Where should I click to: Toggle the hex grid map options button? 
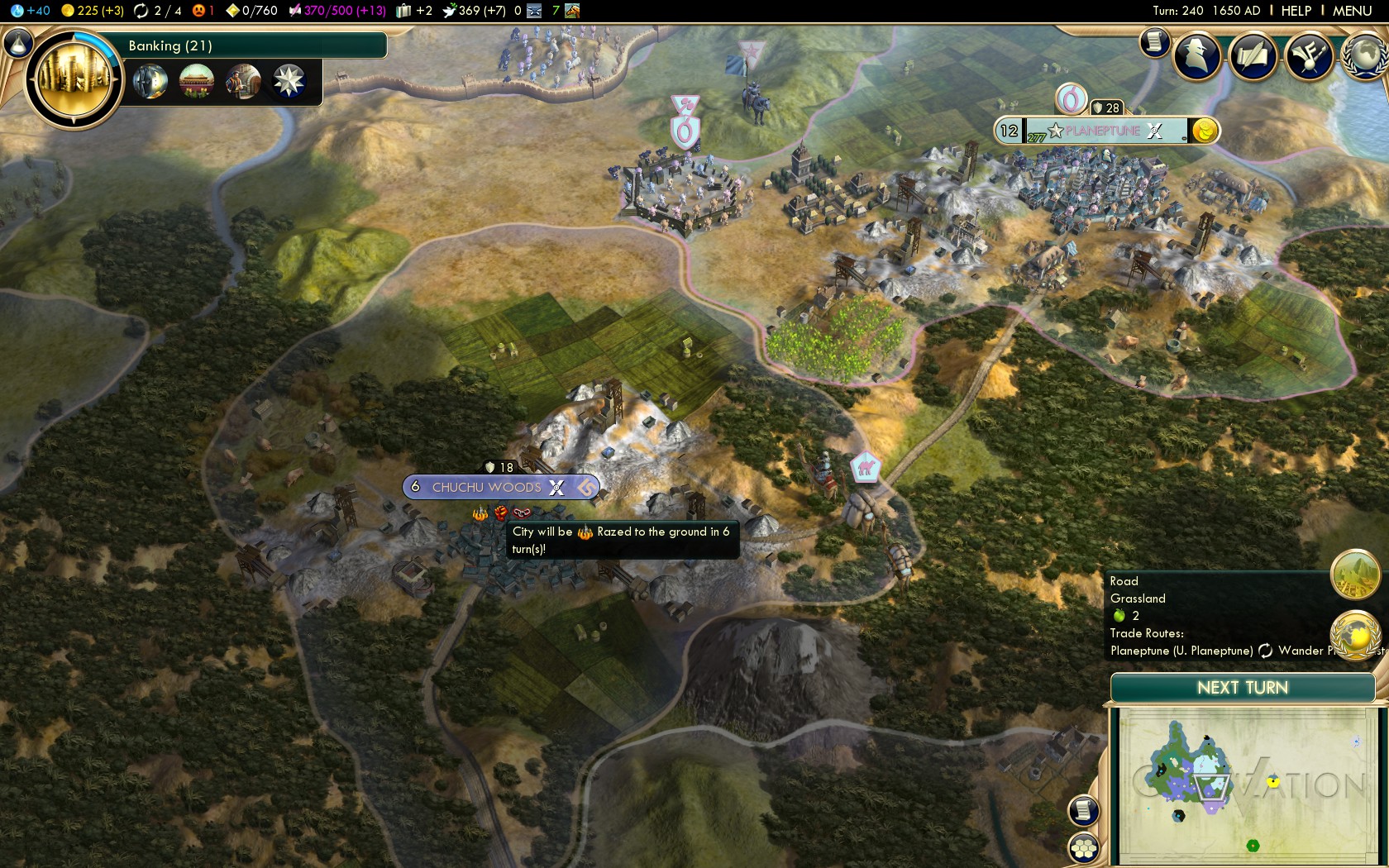[1083, 848]
